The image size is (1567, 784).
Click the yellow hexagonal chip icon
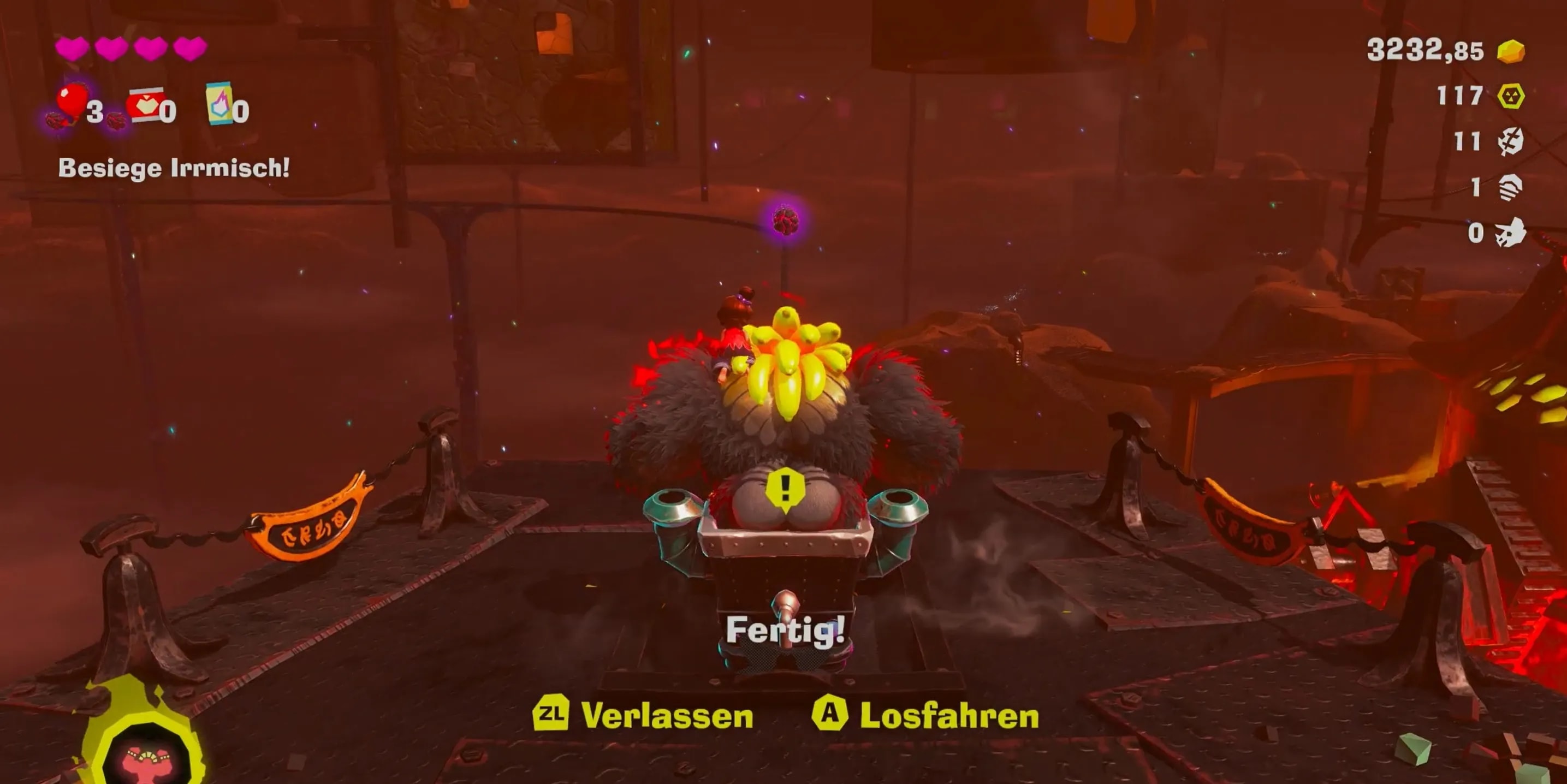(x=1510, y=96)
